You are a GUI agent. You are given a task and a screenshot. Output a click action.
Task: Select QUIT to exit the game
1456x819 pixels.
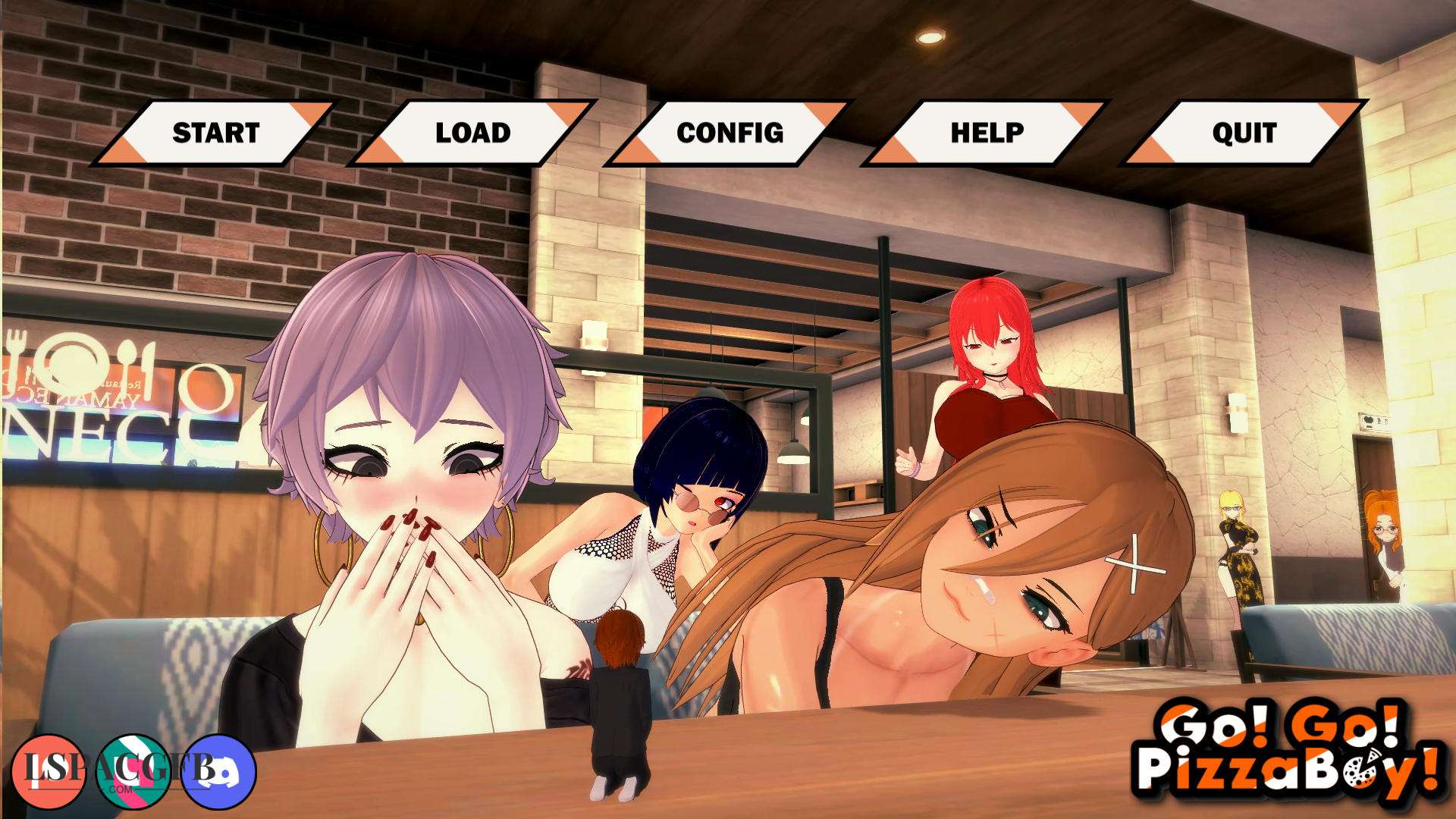[1244, 133]
